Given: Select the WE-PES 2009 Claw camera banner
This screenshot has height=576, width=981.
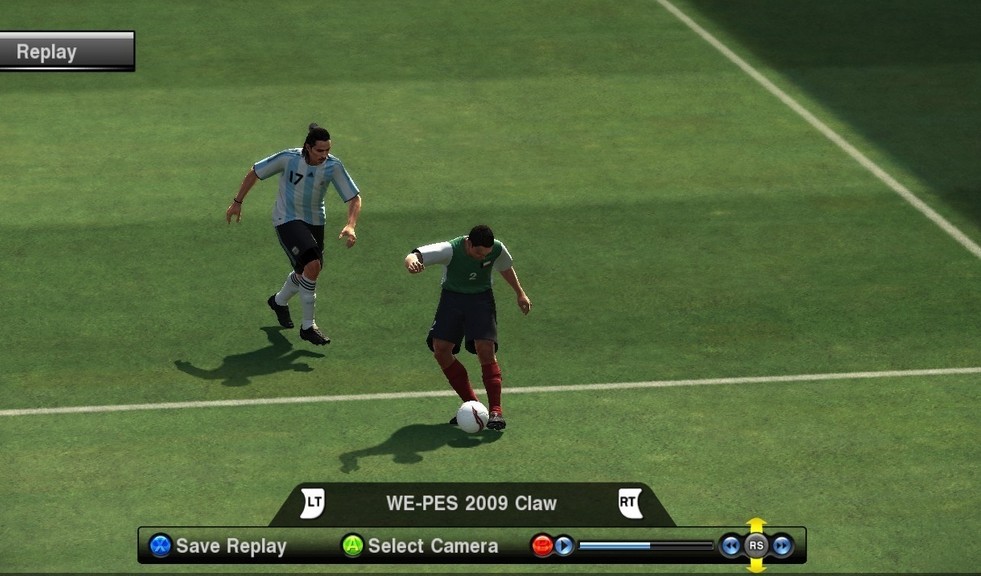Looking at the screenshot, I should [x=471, y=503].
